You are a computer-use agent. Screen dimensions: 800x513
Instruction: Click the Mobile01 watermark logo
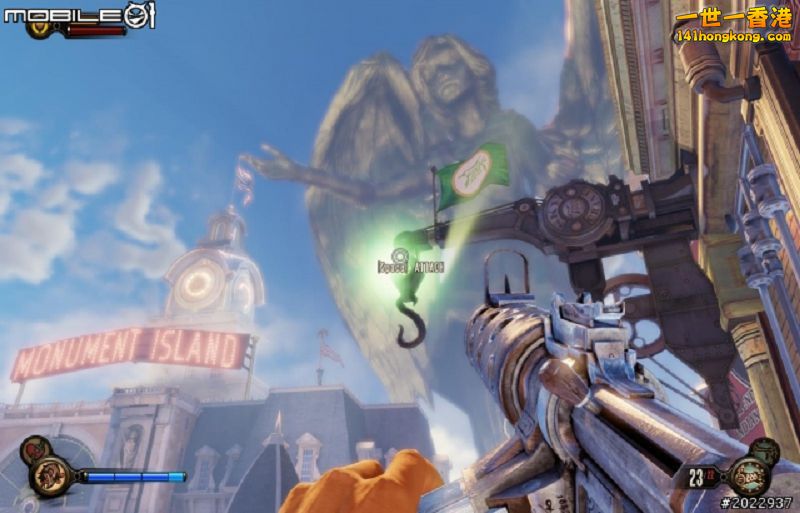point(78,14)
